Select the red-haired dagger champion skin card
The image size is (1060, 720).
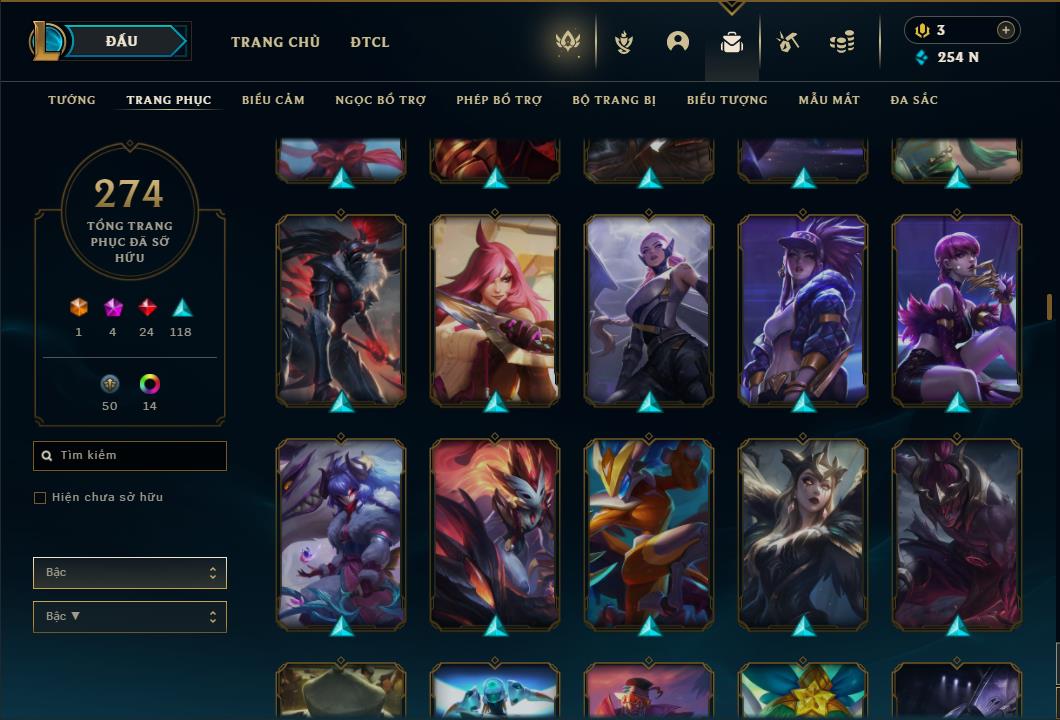[x=494, y=310]
